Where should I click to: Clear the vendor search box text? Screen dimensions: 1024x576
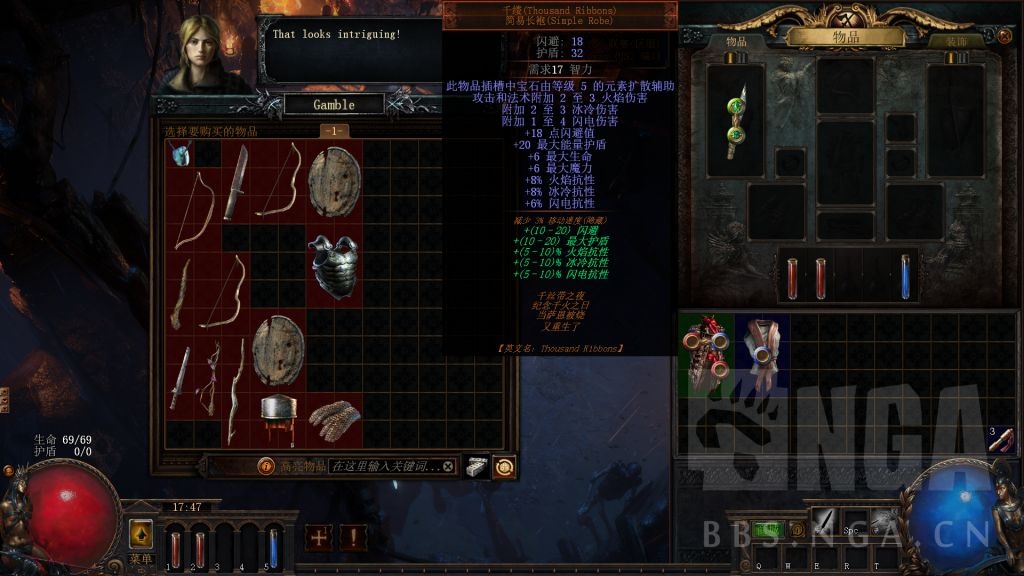[448, 466]
